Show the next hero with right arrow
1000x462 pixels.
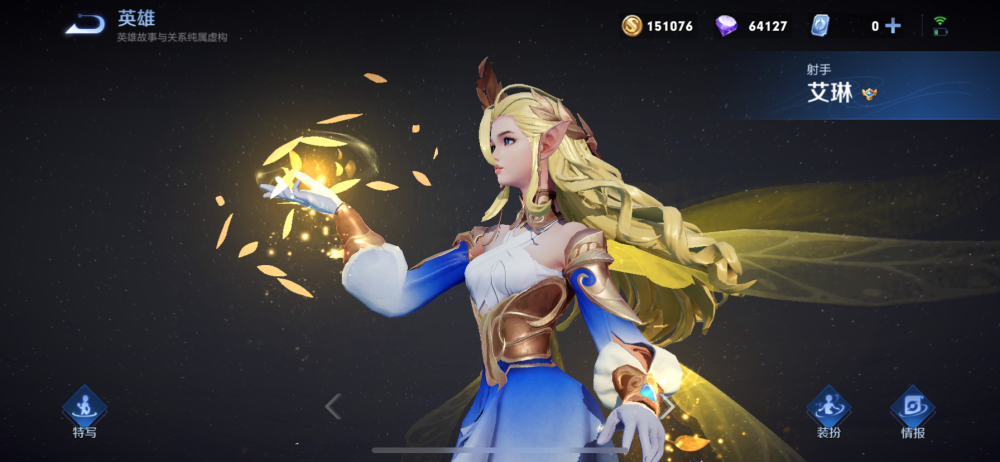click(667, 406)
